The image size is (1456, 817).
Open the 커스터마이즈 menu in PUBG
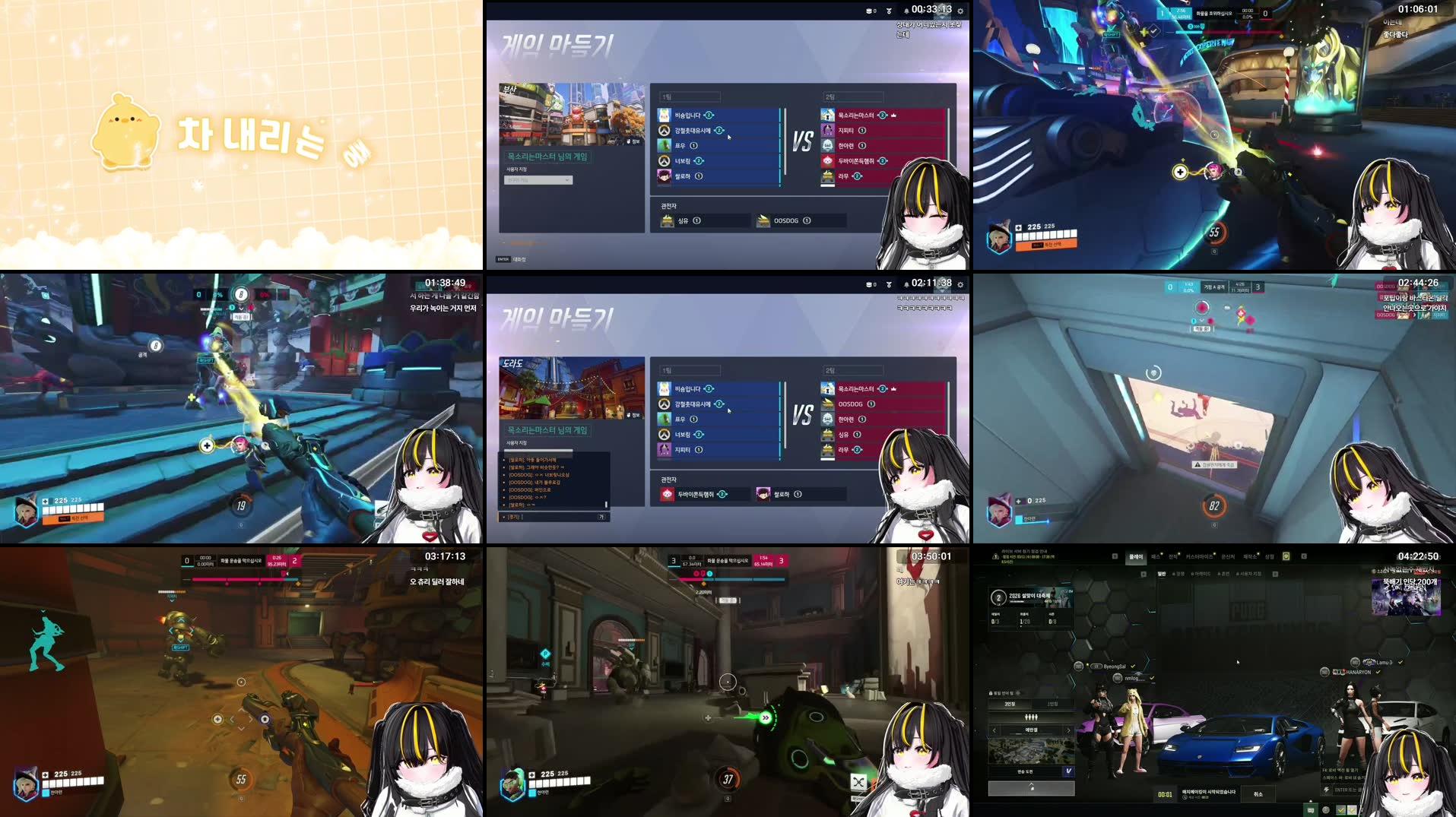1201,557
